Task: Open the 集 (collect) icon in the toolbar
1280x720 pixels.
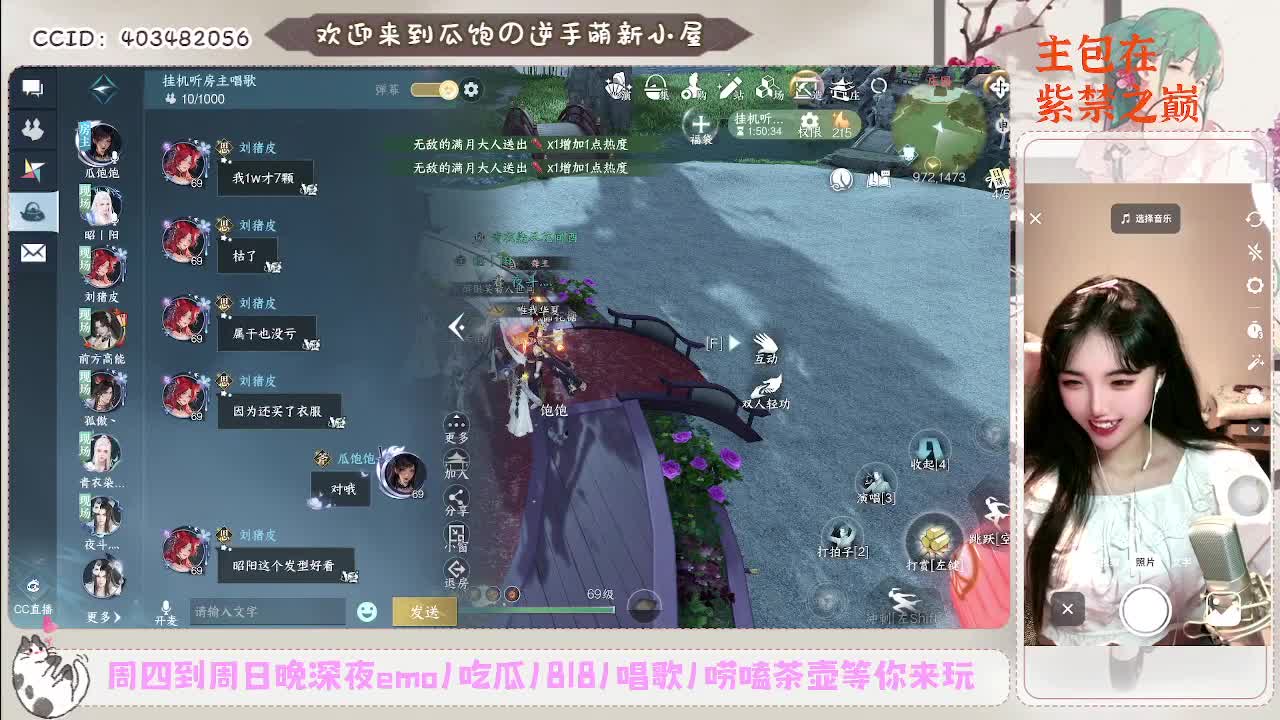Action: coord(654,88)
